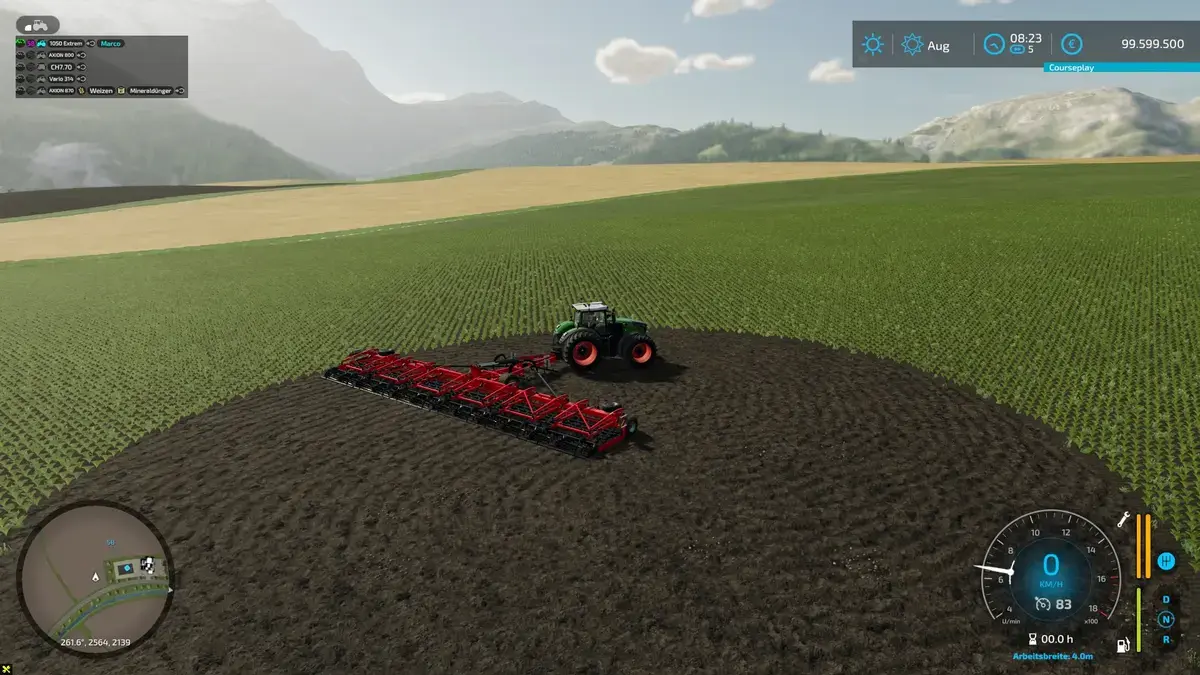Click the crossed tools icon in corner
The height and width of the screenshot is (675, 1200).
7,668
